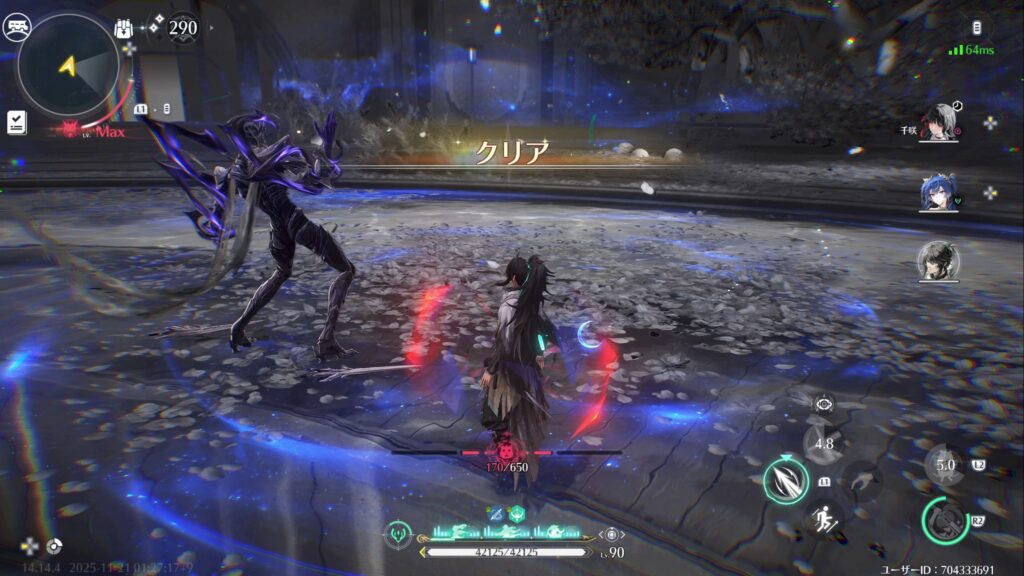Switch to the white-and-red-haired party member
Screen dimensions: 1024x576
point(939,123)
